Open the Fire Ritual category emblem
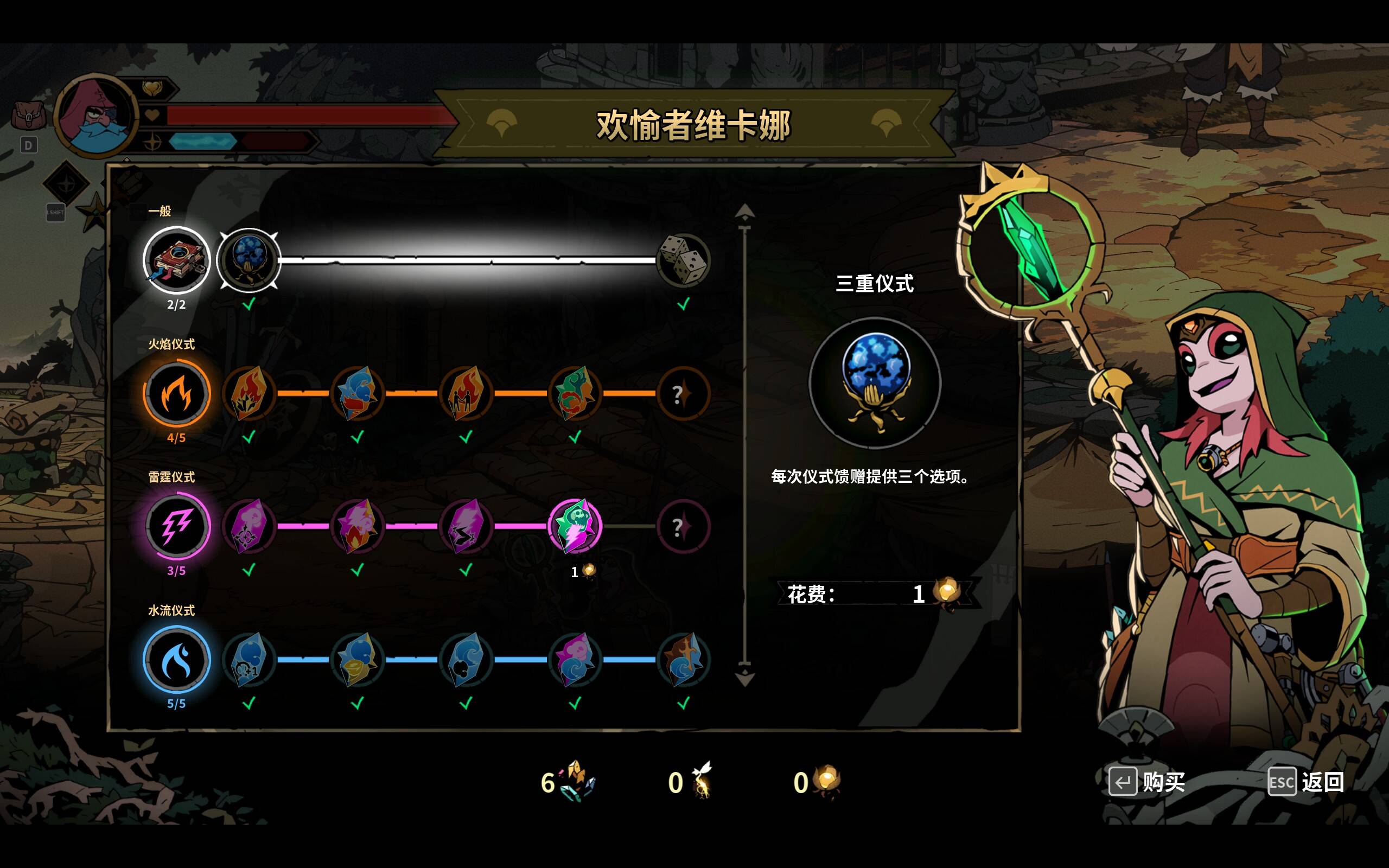 click(x=176, y=393)
